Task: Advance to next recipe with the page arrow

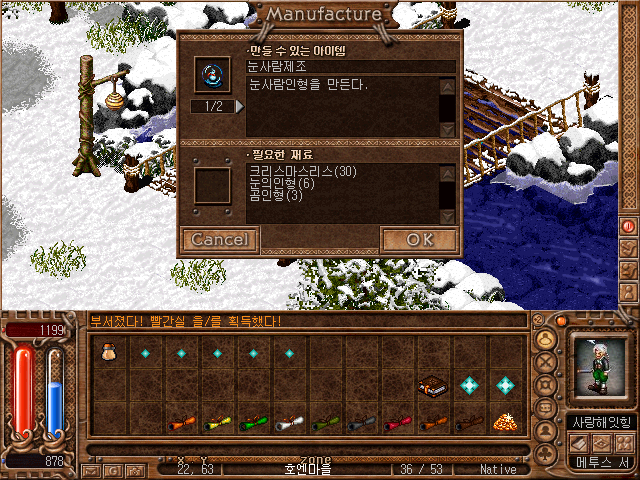Action: (x=239, y=106)
